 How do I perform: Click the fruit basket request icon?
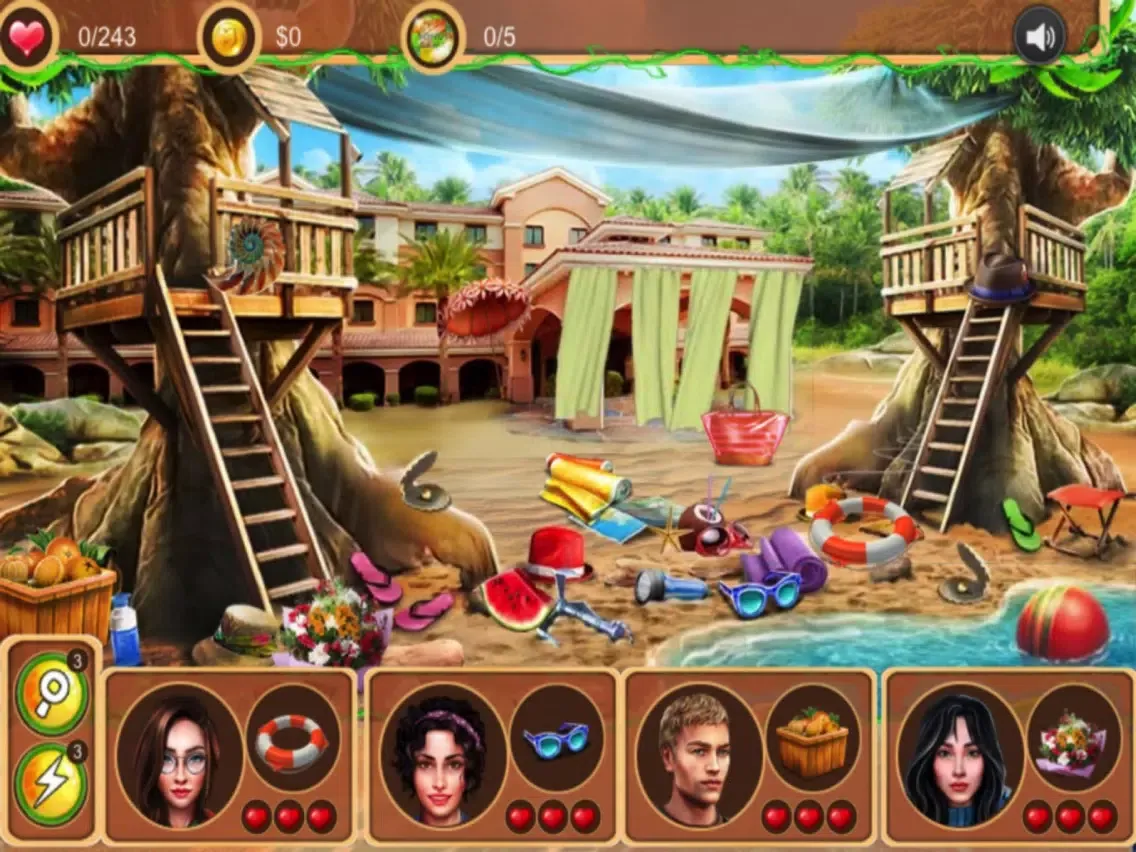[812, 740]
